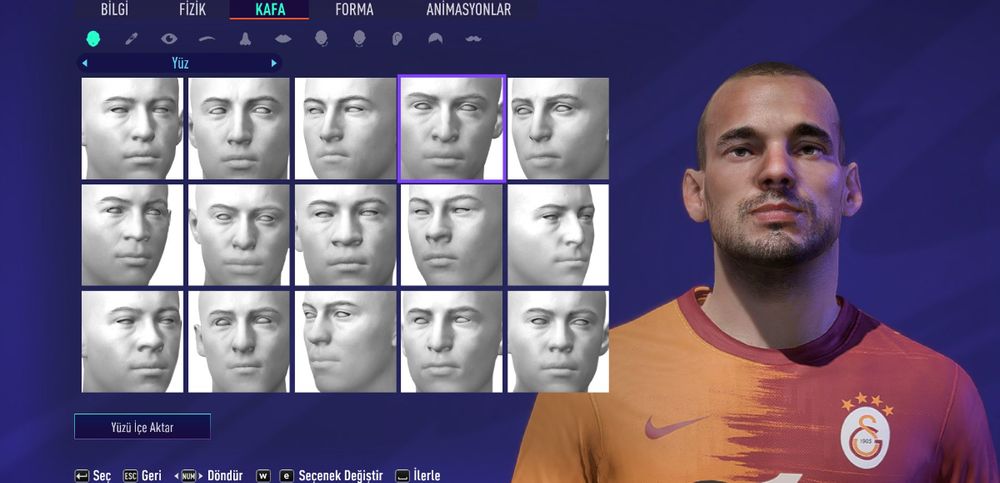Click the eyedropper skin tone icon

[x=131, y=39]
